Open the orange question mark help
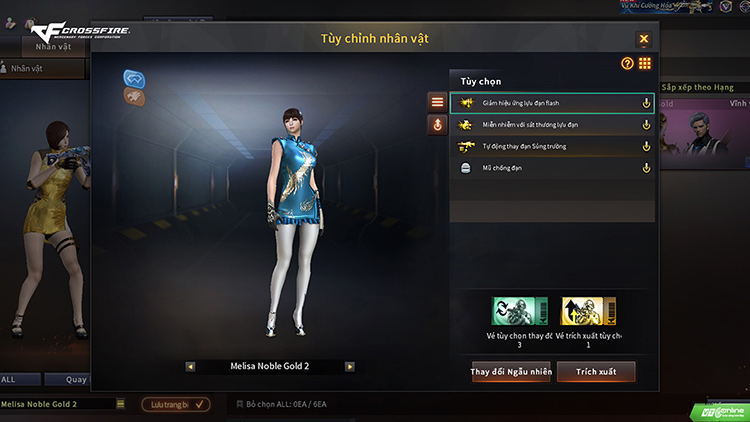750x422 pixels. 628,63
